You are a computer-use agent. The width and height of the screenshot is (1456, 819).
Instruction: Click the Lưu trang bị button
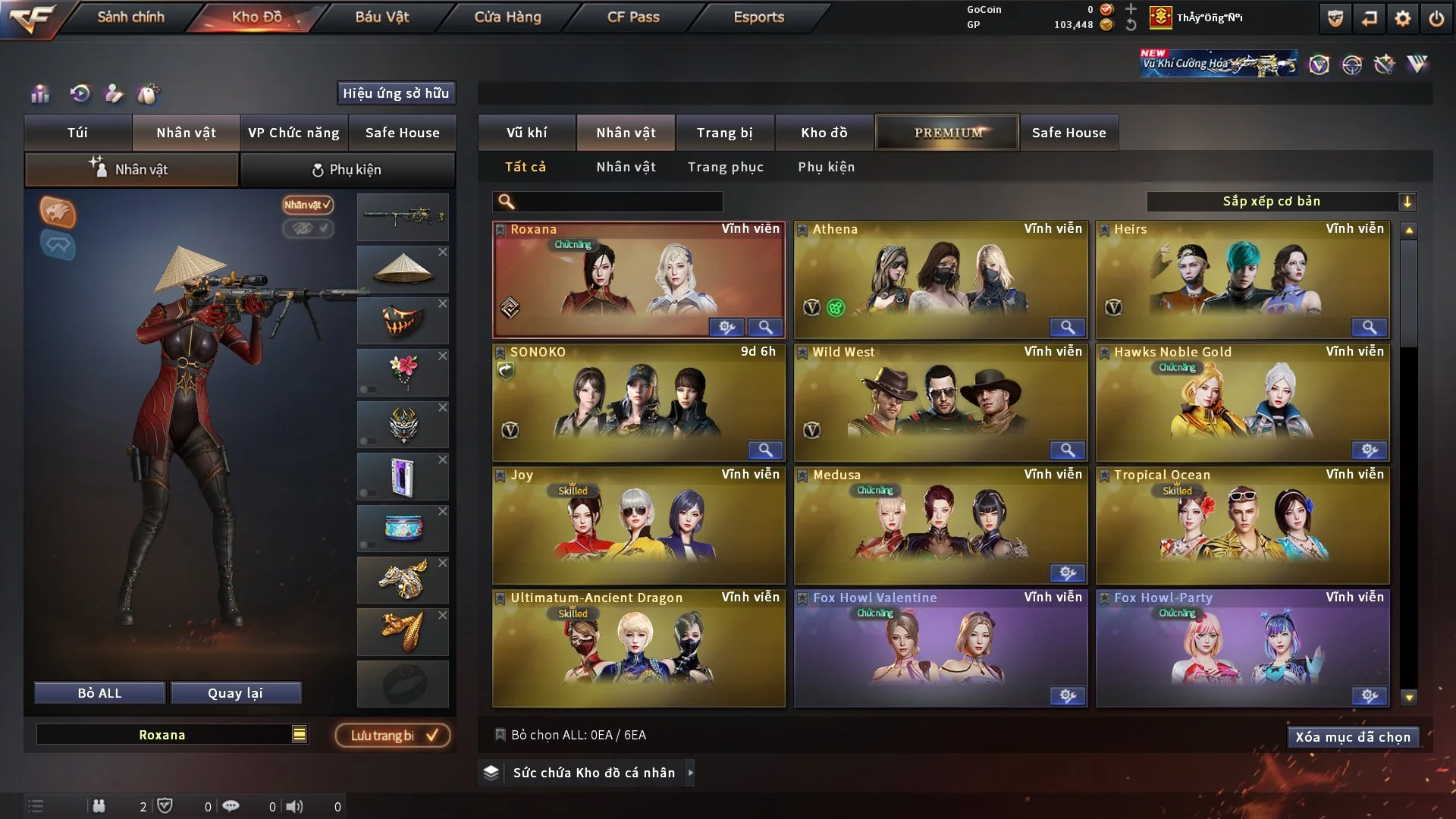tap(391, 734)
